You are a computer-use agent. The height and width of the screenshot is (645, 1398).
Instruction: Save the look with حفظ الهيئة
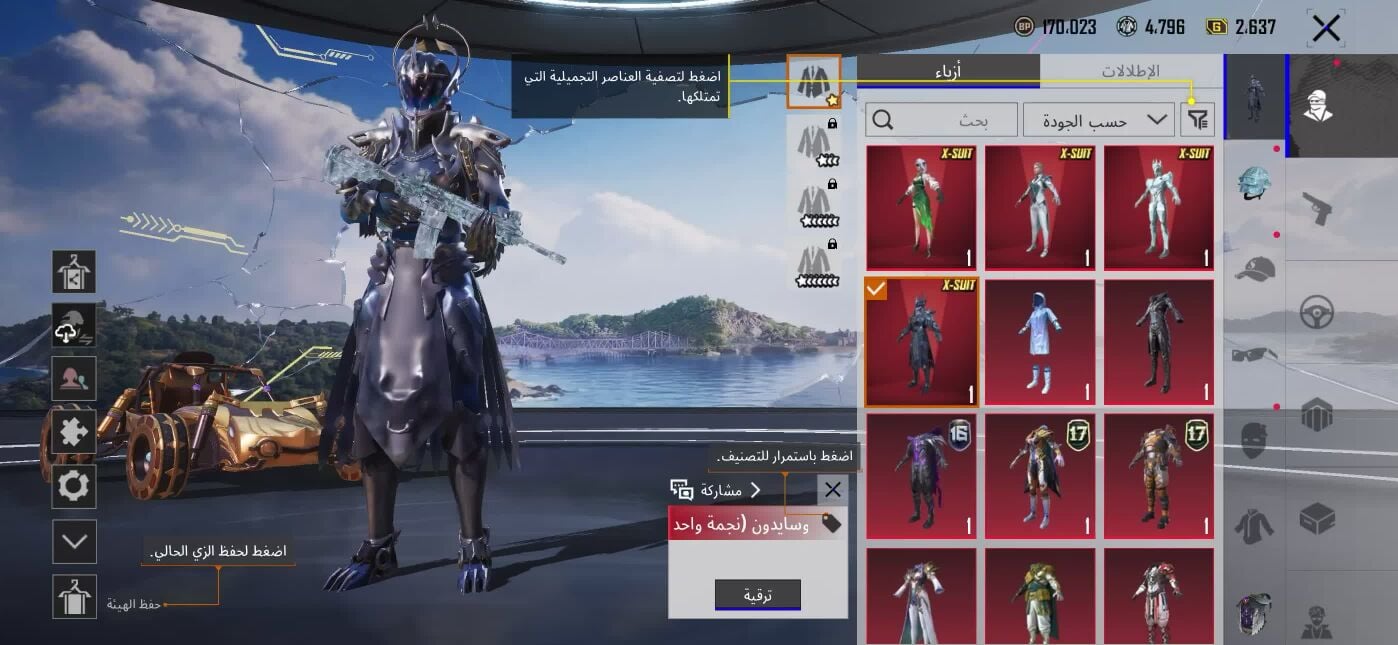point(75,597)
